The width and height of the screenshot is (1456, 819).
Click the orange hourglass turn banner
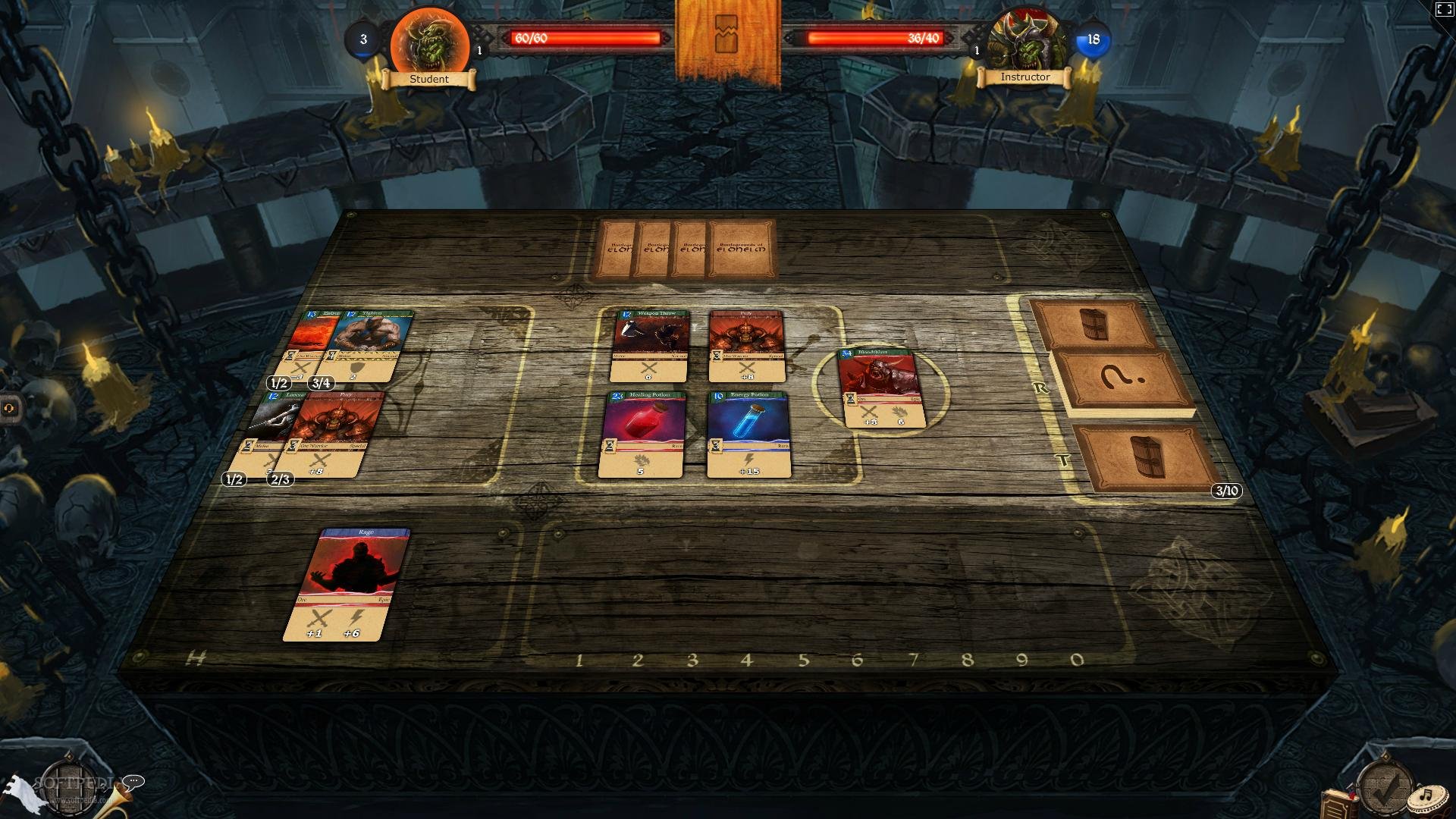727,36
